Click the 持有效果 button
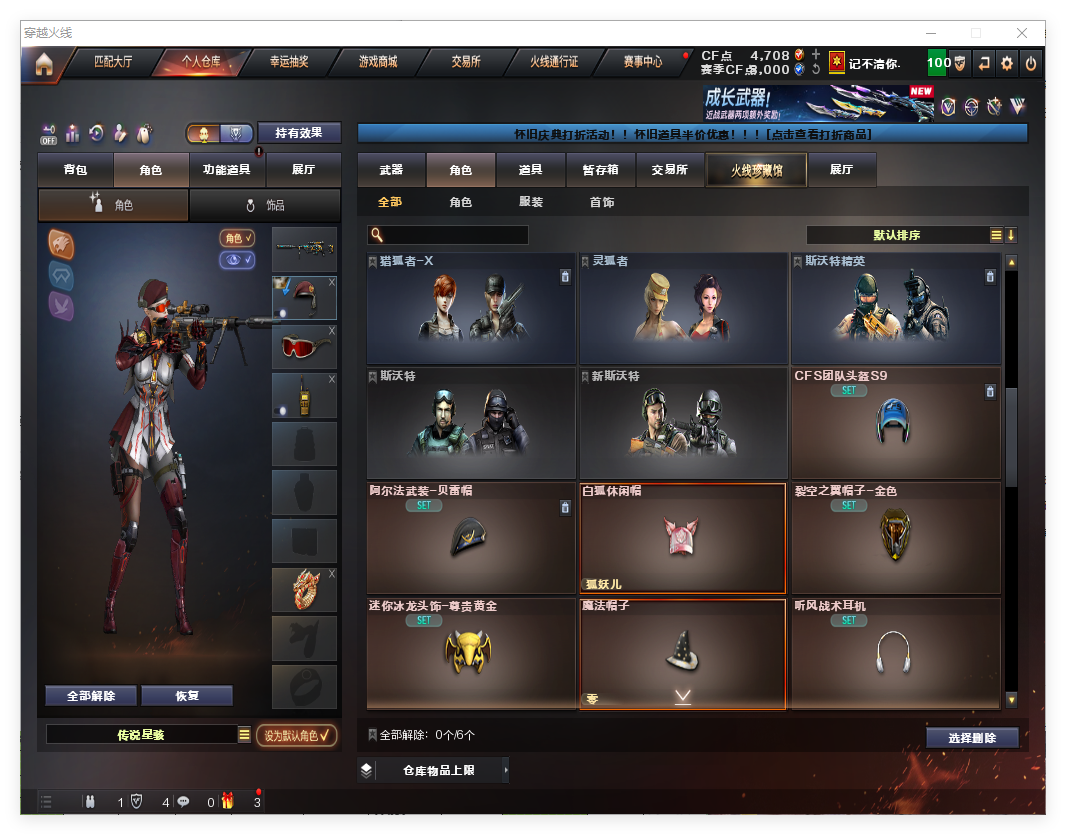Screen dimensions: 1066x835 [299, 133]
